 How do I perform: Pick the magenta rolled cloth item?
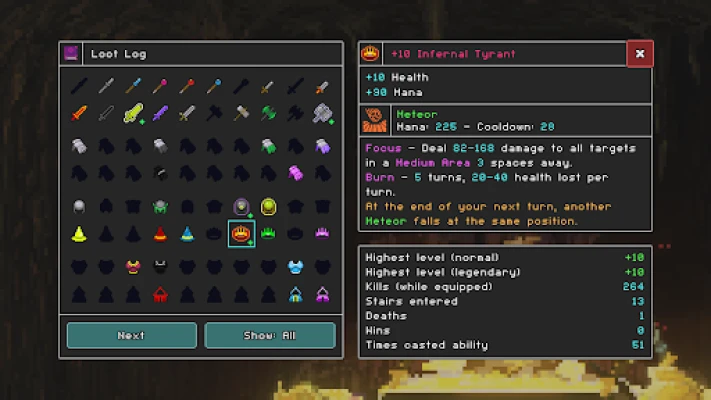click(295, 173)
